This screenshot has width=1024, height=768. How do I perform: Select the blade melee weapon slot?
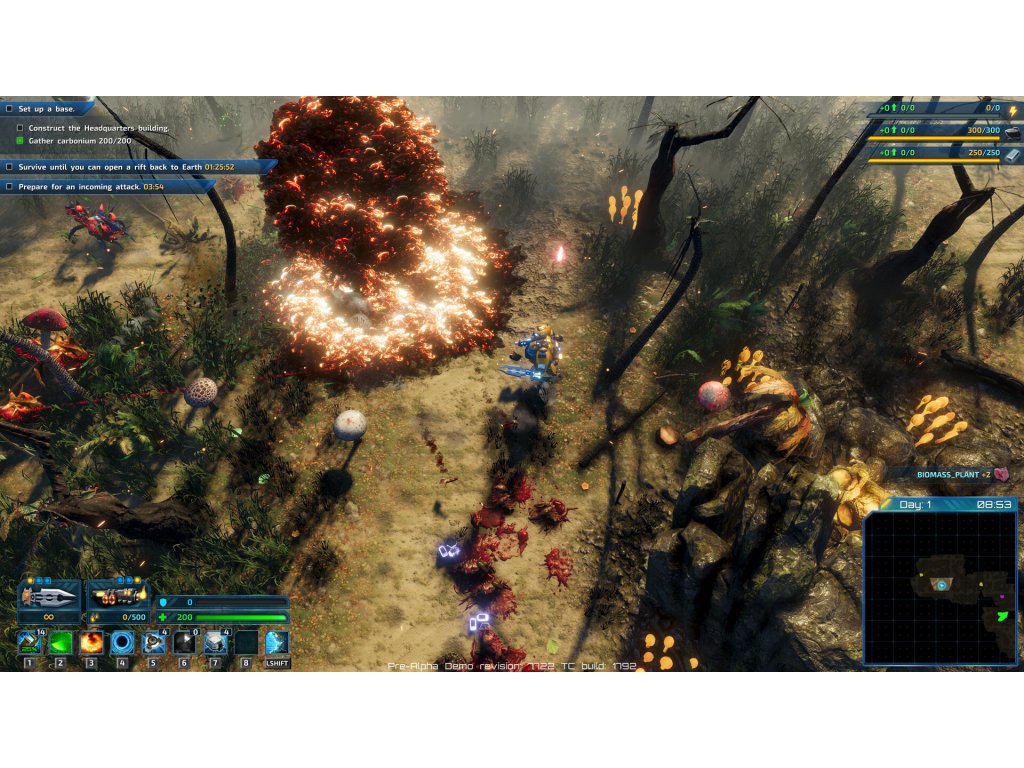tap(49, 596)
